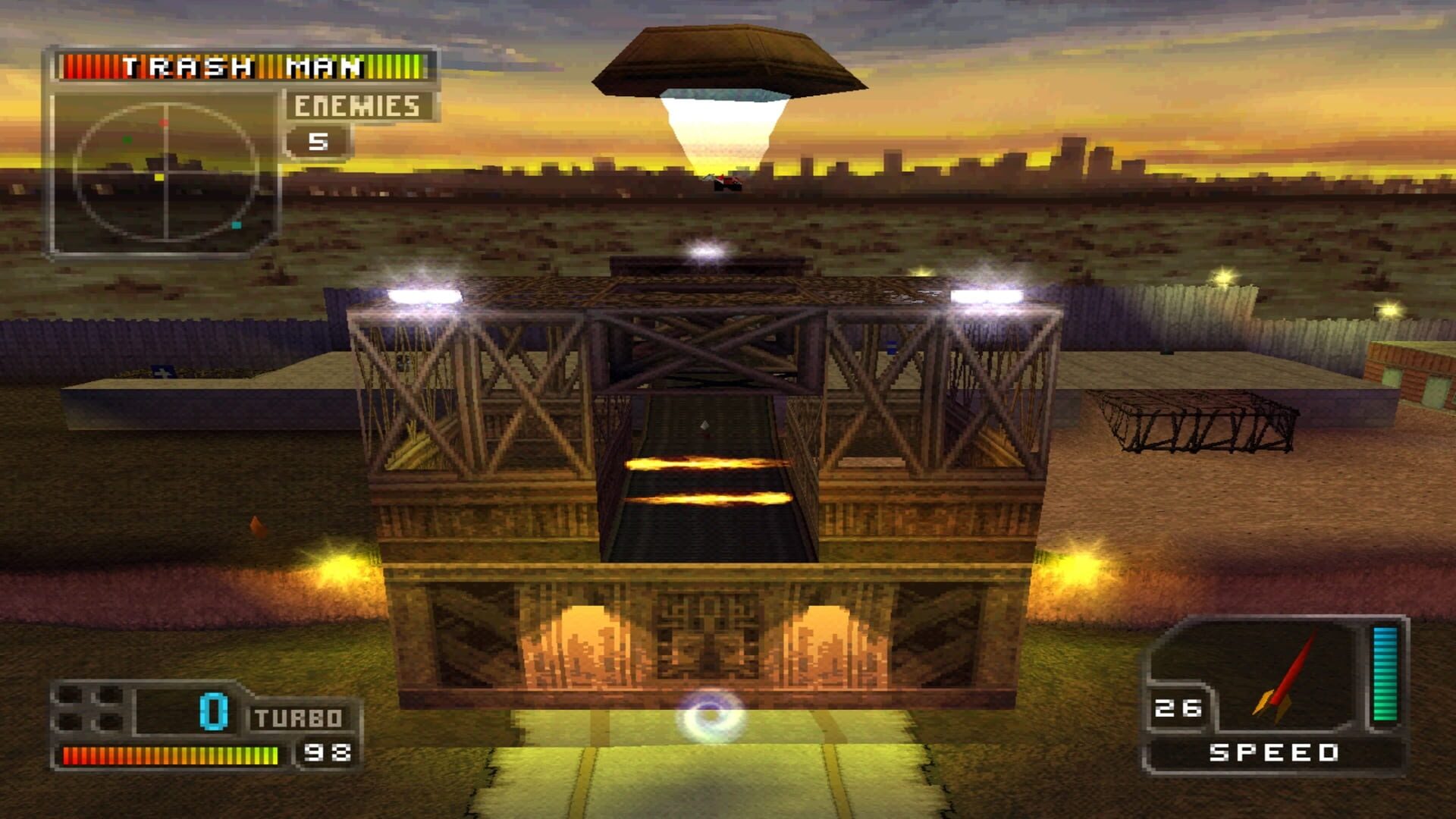Select the blue weapon ammo counter showing 0
1456x819 pixels.
(213, 711)
